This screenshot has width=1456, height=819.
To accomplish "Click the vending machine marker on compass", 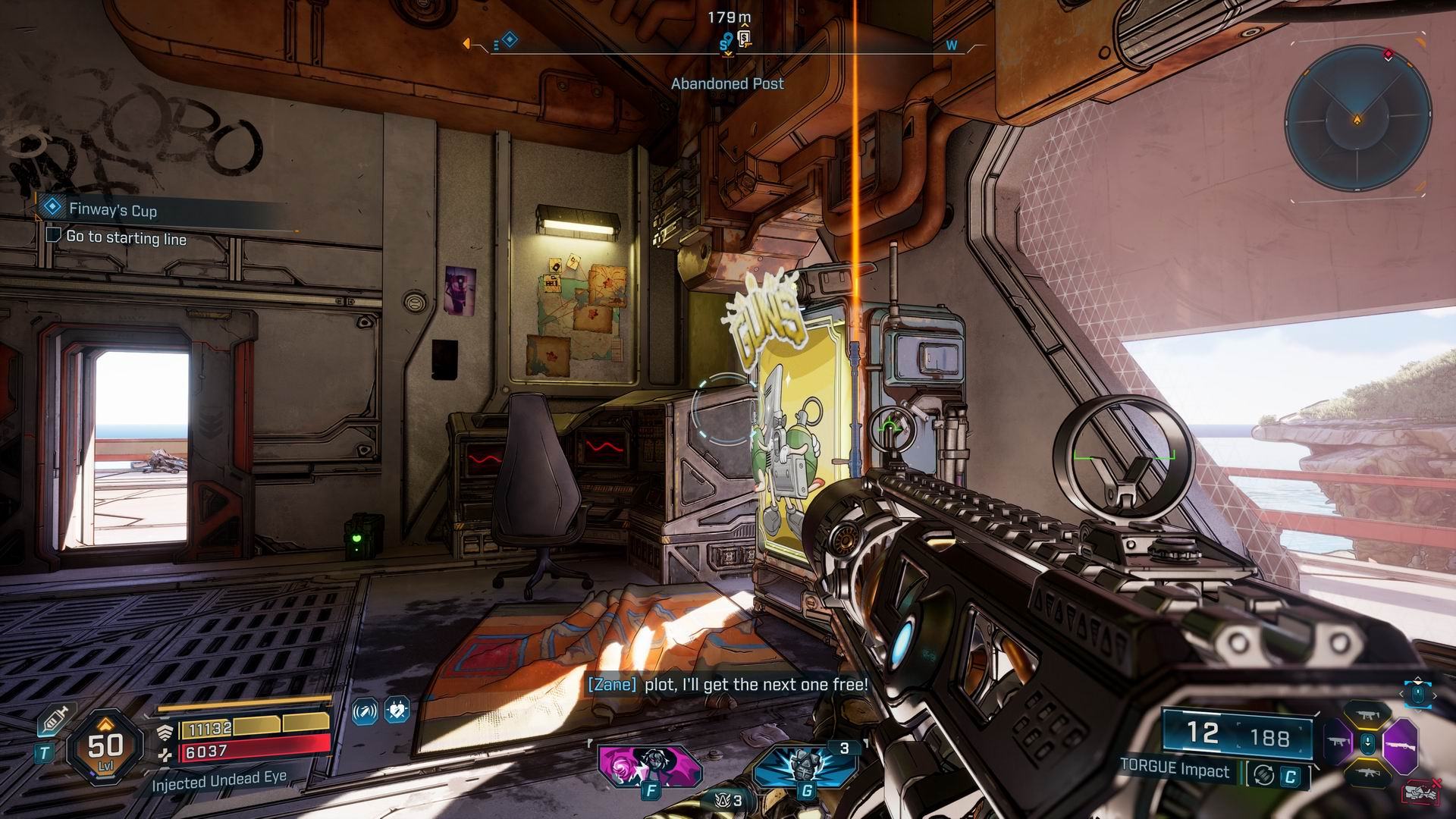I will click(744, 39).
